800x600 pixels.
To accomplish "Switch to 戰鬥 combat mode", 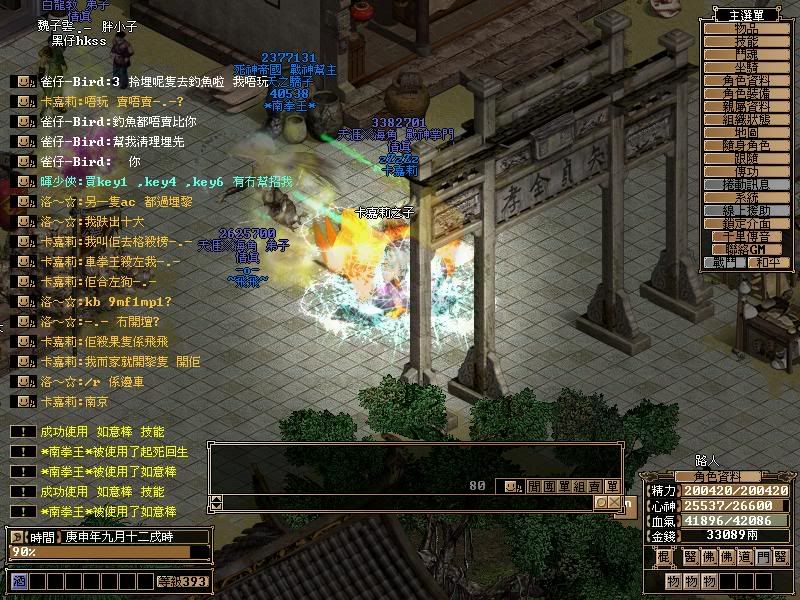I will click(725, 263).
